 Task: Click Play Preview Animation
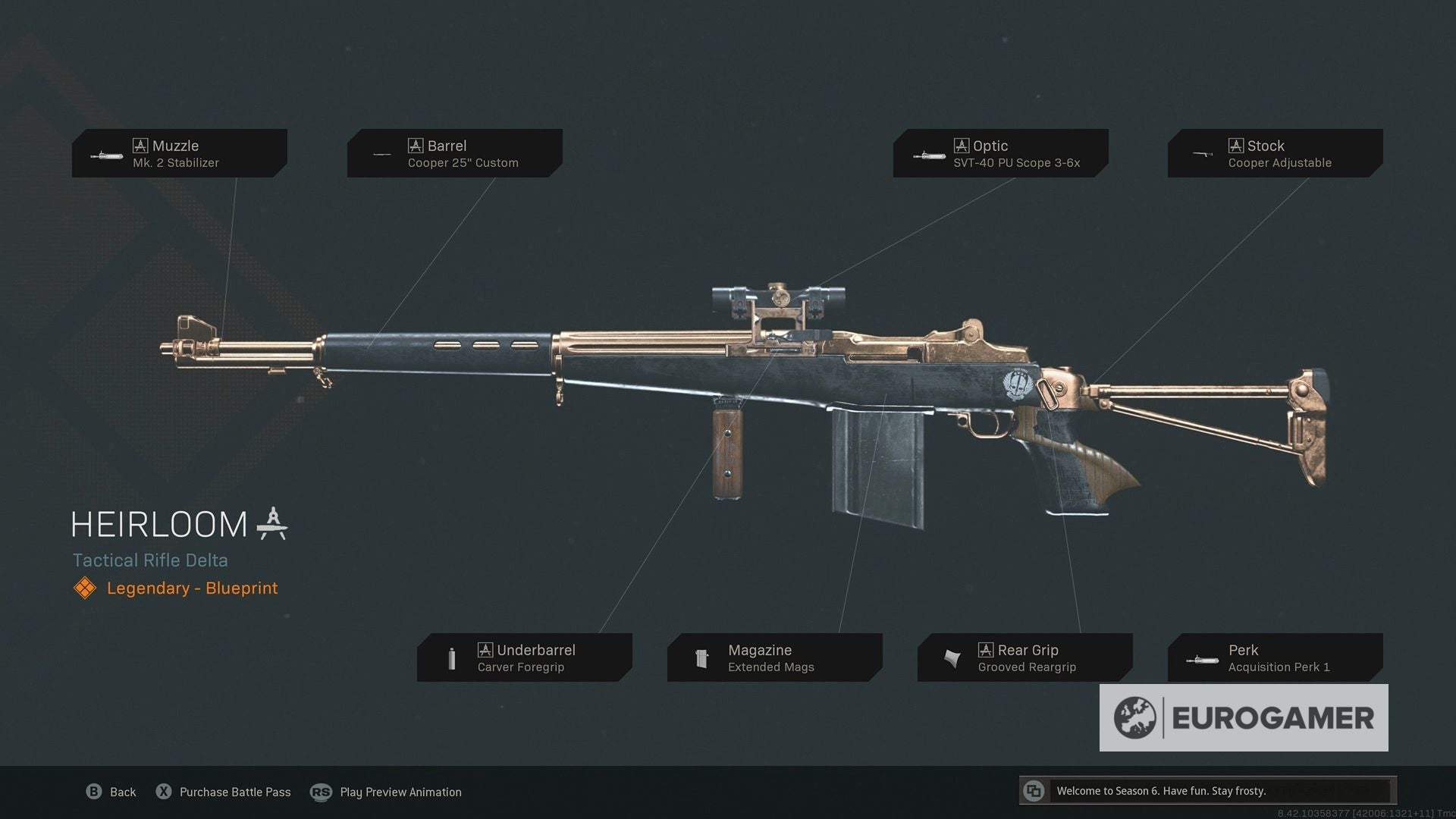(x=387, y=792)
